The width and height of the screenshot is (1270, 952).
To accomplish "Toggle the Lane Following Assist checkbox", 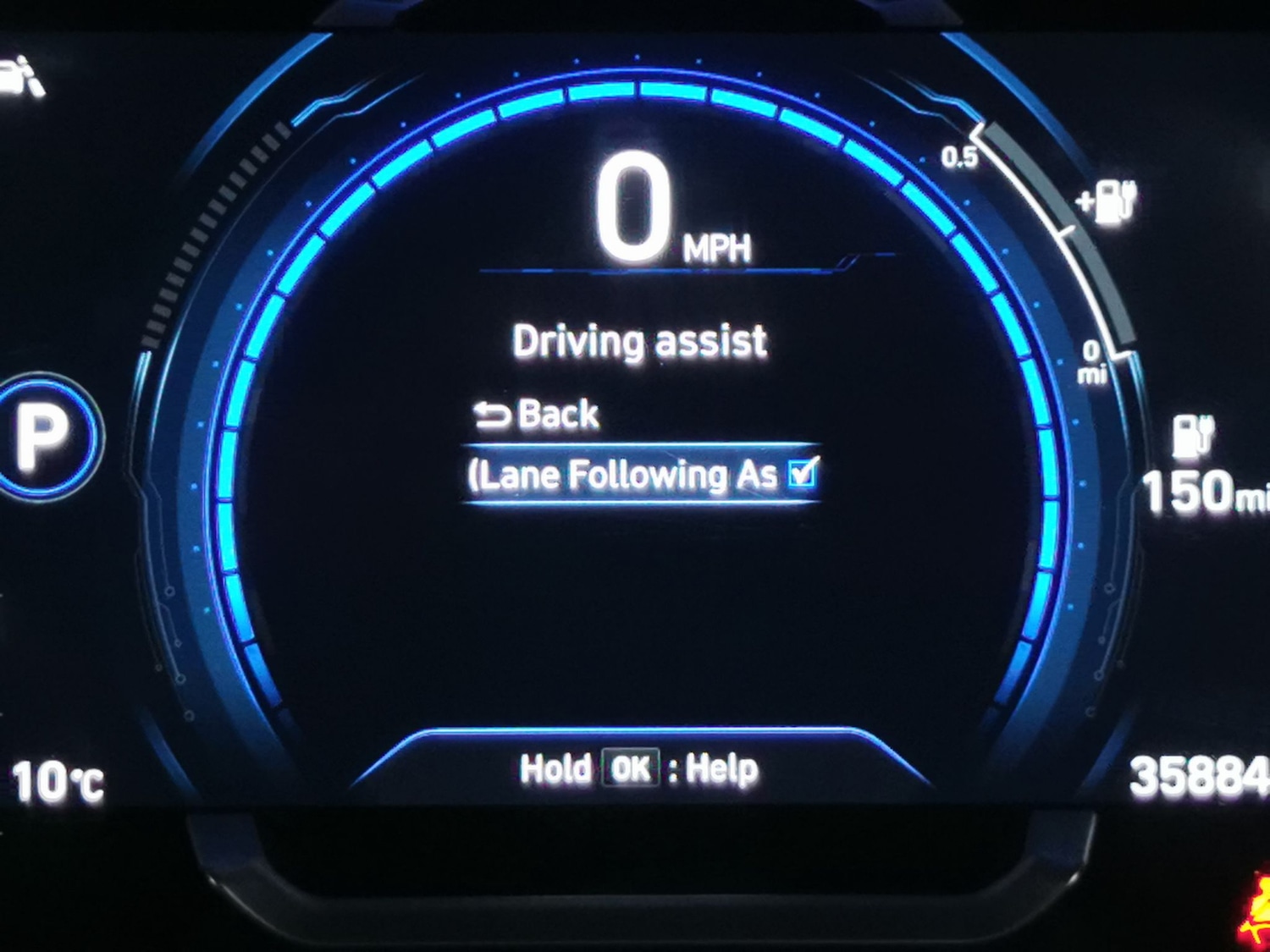I will pos(801,472).
